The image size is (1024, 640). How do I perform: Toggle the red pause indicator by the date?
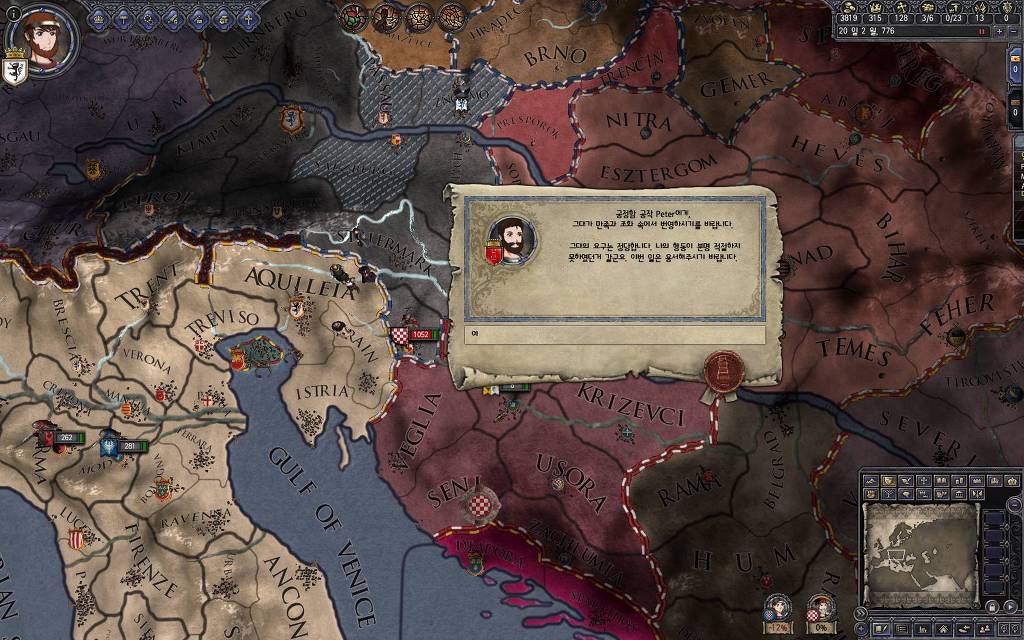[982, 31]
